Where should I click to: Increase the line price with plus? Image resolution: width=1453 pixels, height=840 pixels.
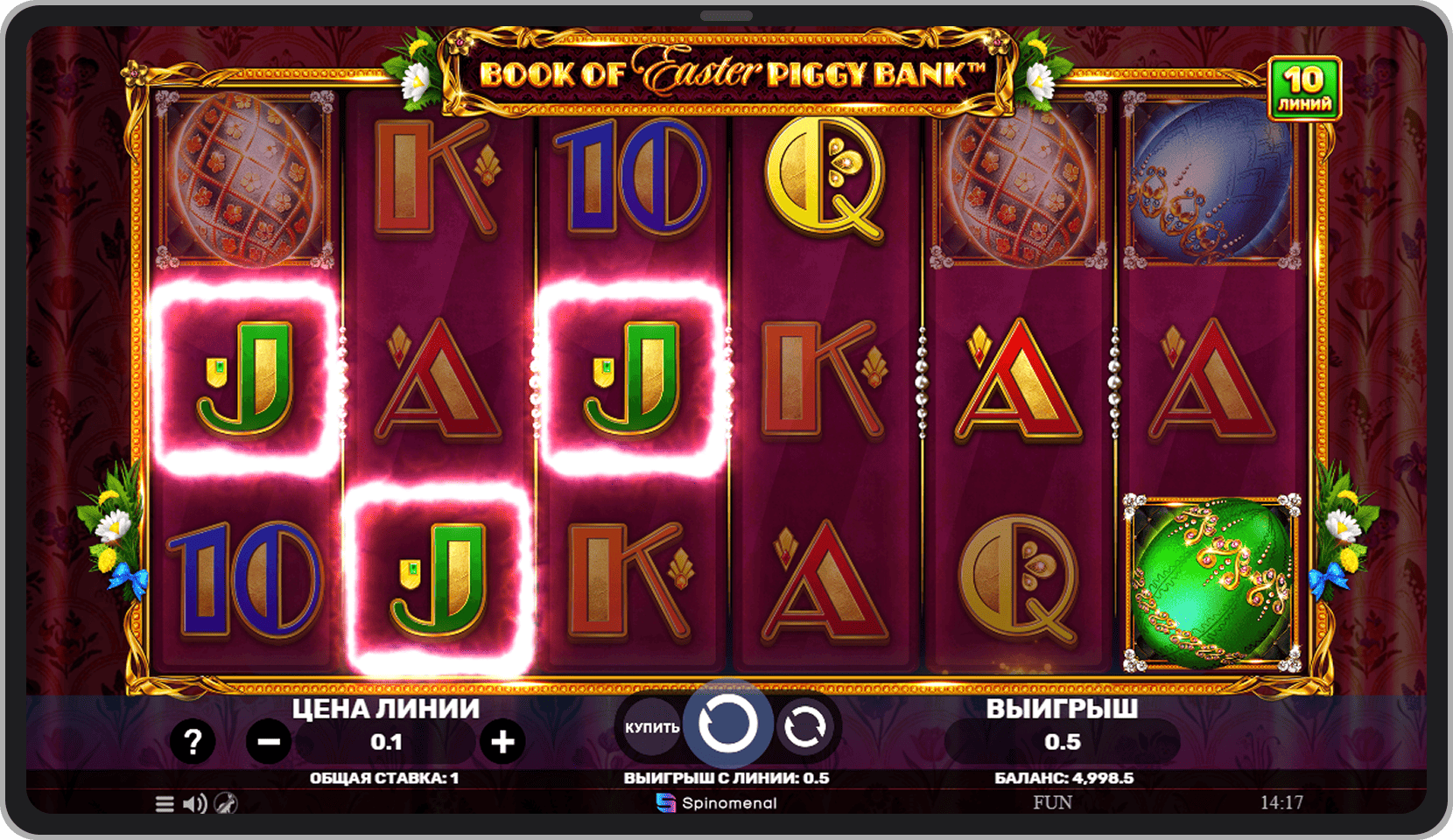[x=502, y=742]
